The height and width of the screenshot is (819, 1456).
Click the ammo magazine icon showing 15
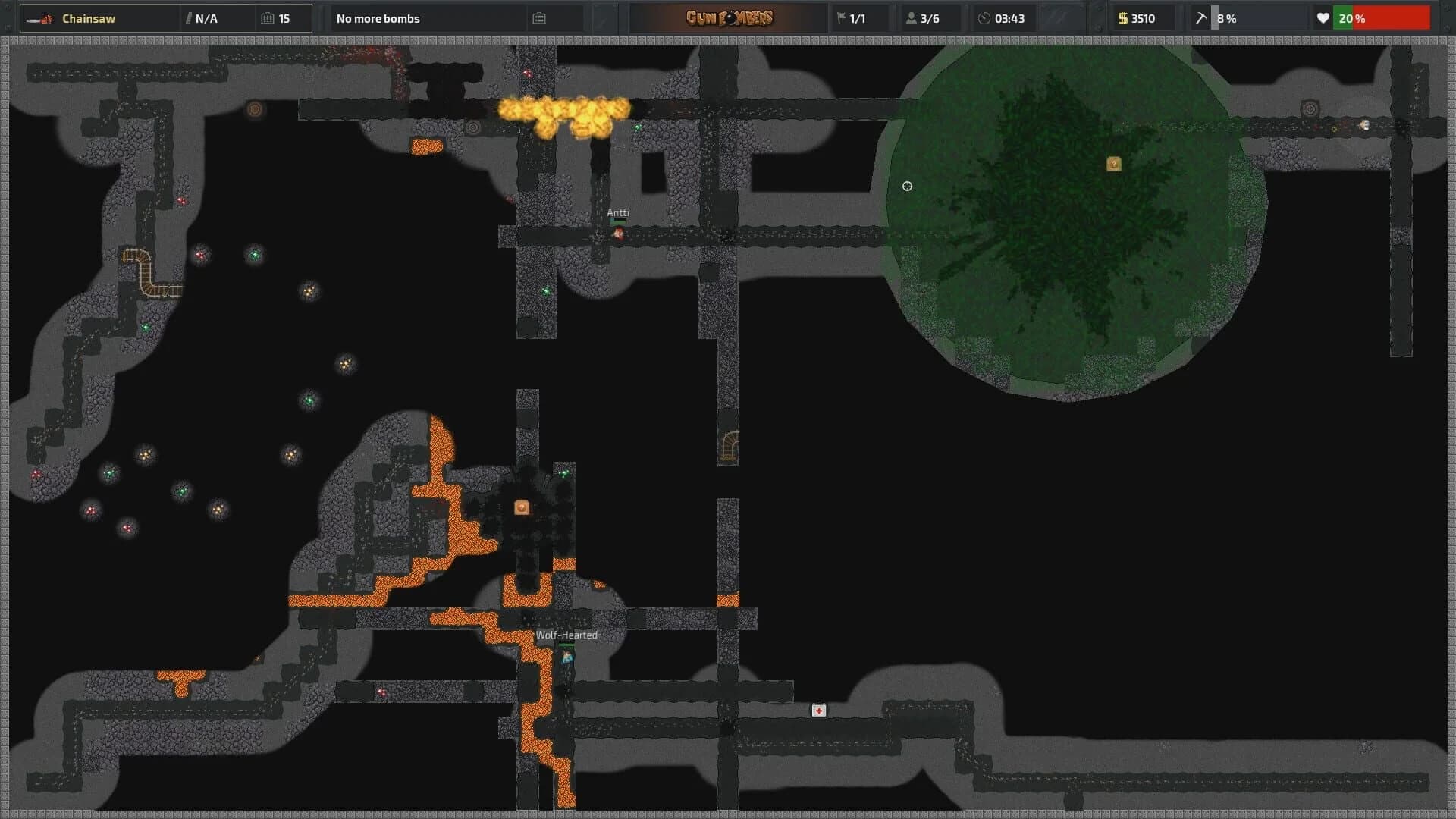(266, 18)
